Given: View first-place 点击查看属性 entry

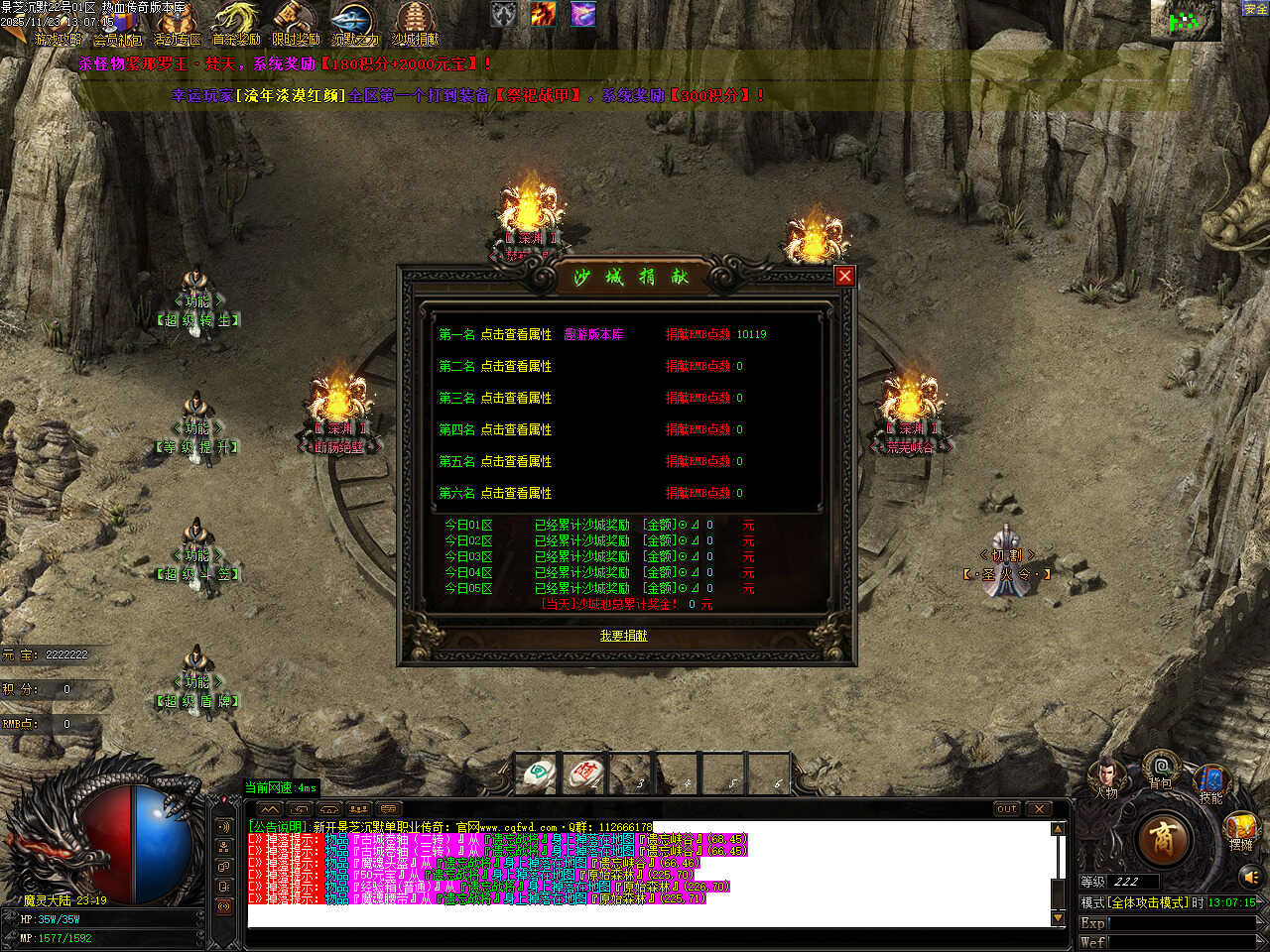Looking at the screenshot, I should pyautogui.click(x=516, y=335).
